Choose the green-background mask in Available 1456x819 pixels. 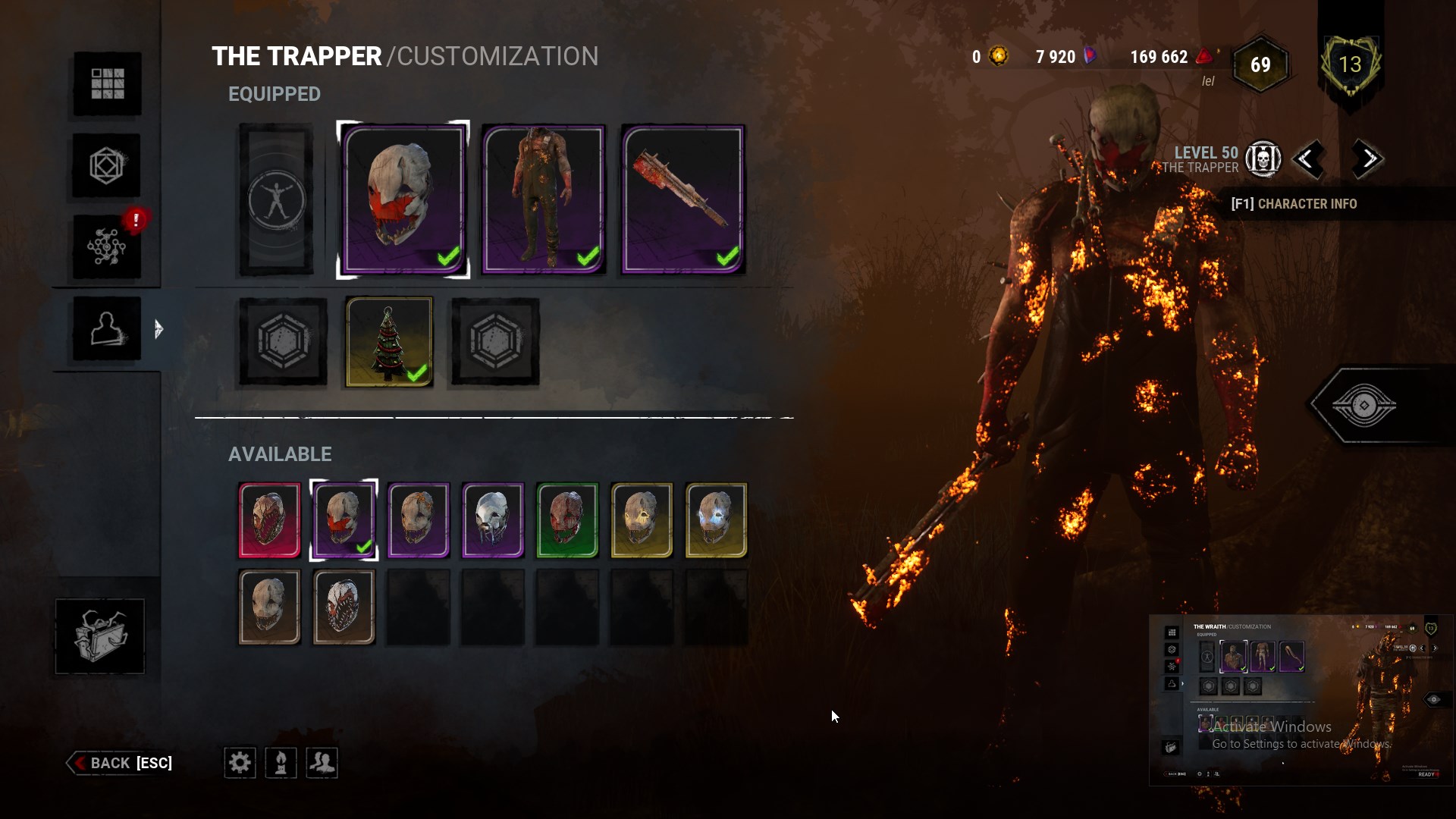tap(567, 520)
